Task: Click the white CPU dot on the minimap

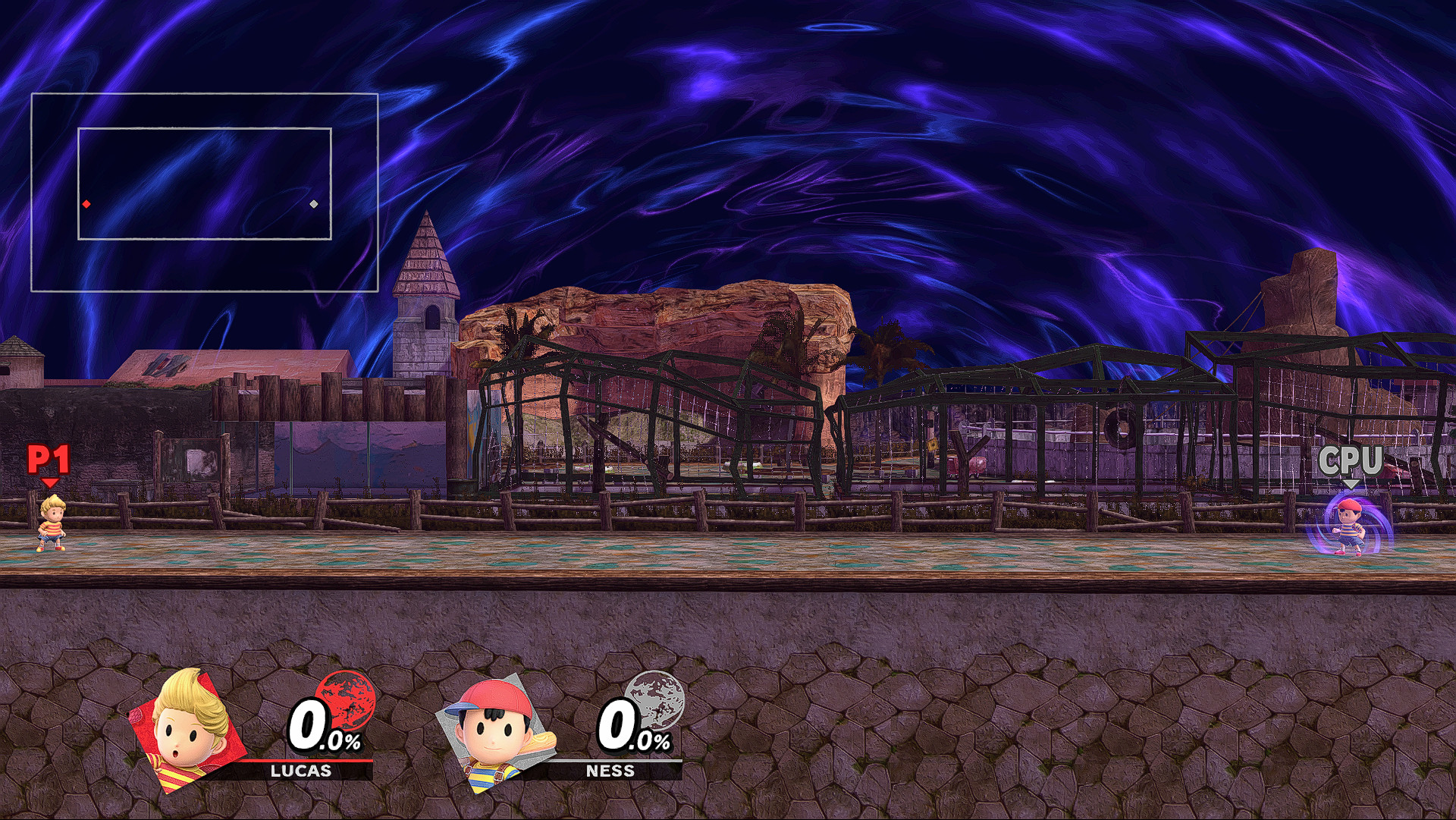Action: pos(313,204)
